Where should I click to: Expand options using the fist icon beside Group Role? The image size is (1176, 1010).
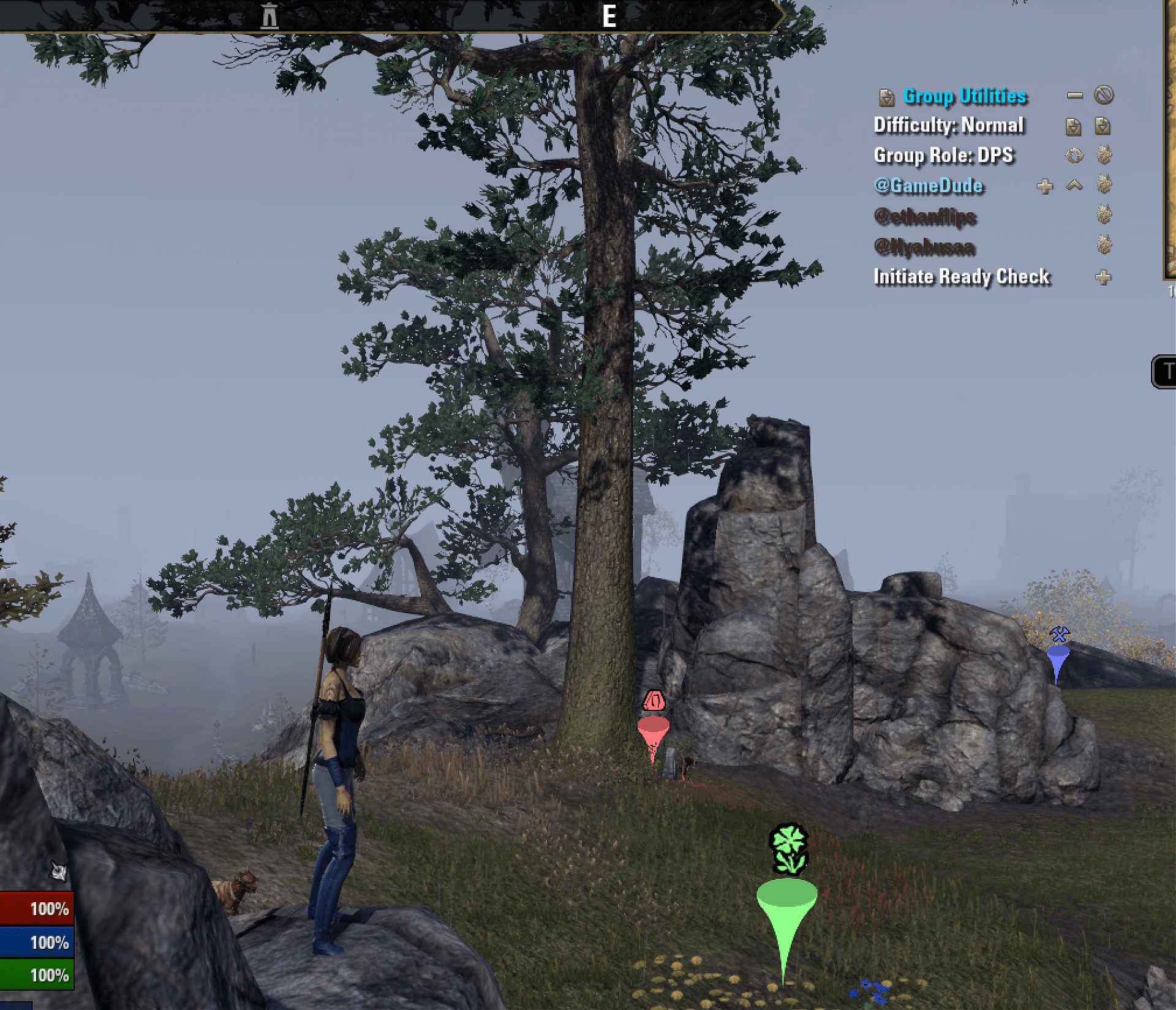click(1104, 155)
